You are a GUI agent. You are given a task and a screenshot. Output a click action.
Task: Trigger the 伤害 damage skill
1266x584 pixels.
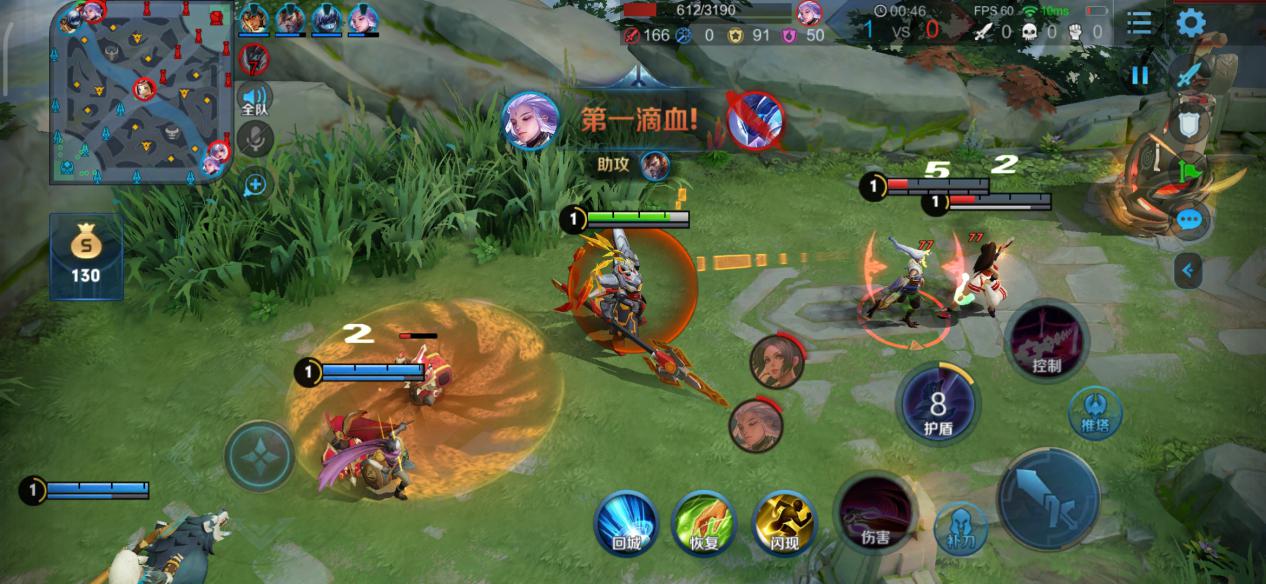[875, 512]
